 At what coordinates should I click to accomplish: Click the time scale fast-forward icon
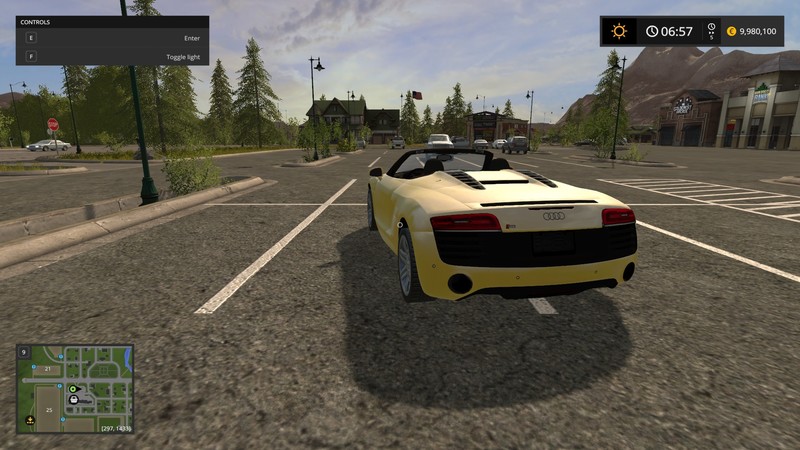click(712, 31)
